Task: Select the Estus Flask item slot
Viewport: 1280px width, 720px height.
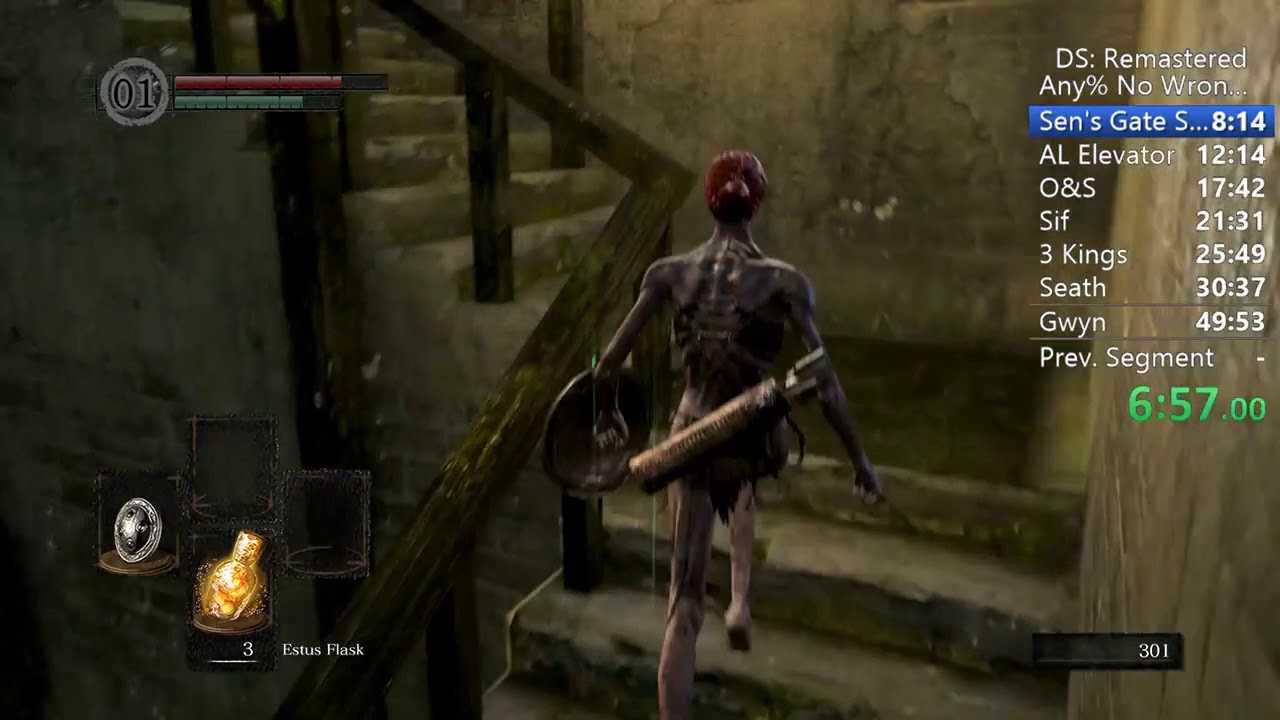Action: pos(234,582)
